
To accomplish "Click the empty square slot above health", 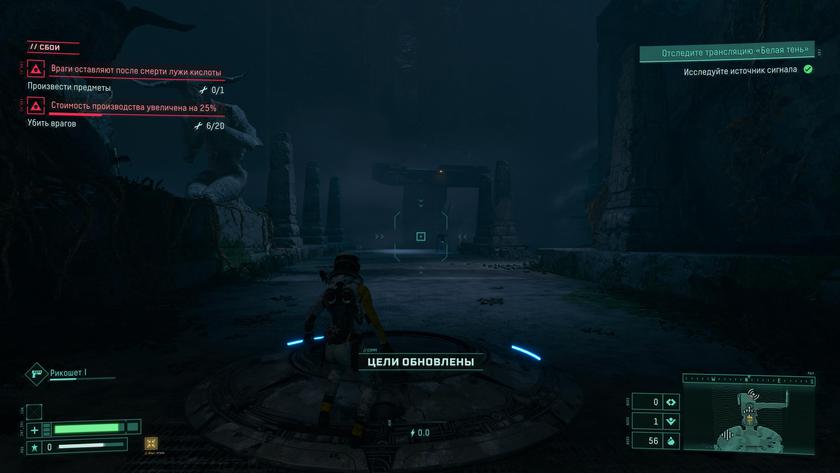I will [34, 411].
